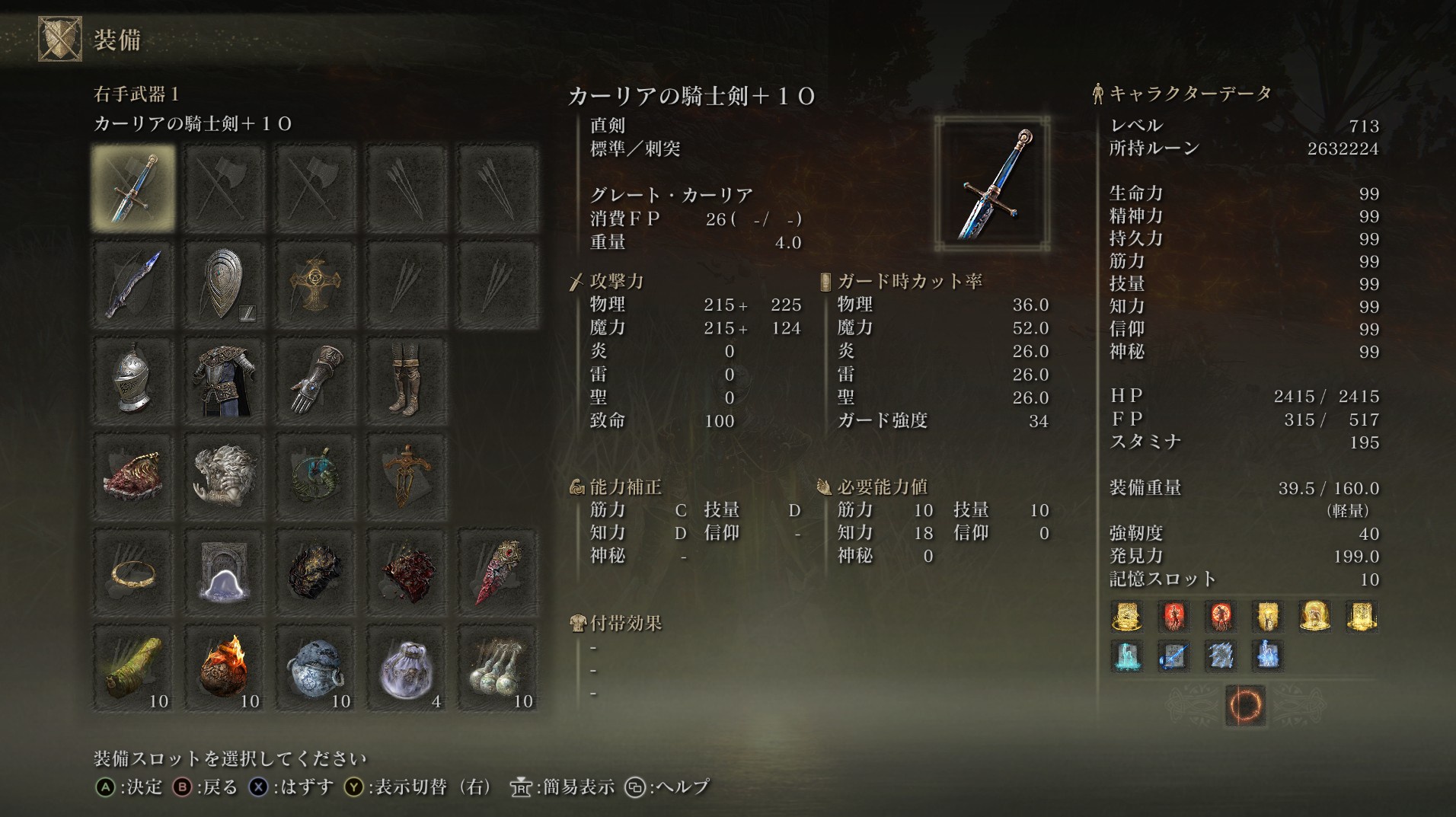This screenshot has height=817, width=1456.
Task: Select the red jeweled feather item slot
Action: pyautogui.click(x=497, y=573)
